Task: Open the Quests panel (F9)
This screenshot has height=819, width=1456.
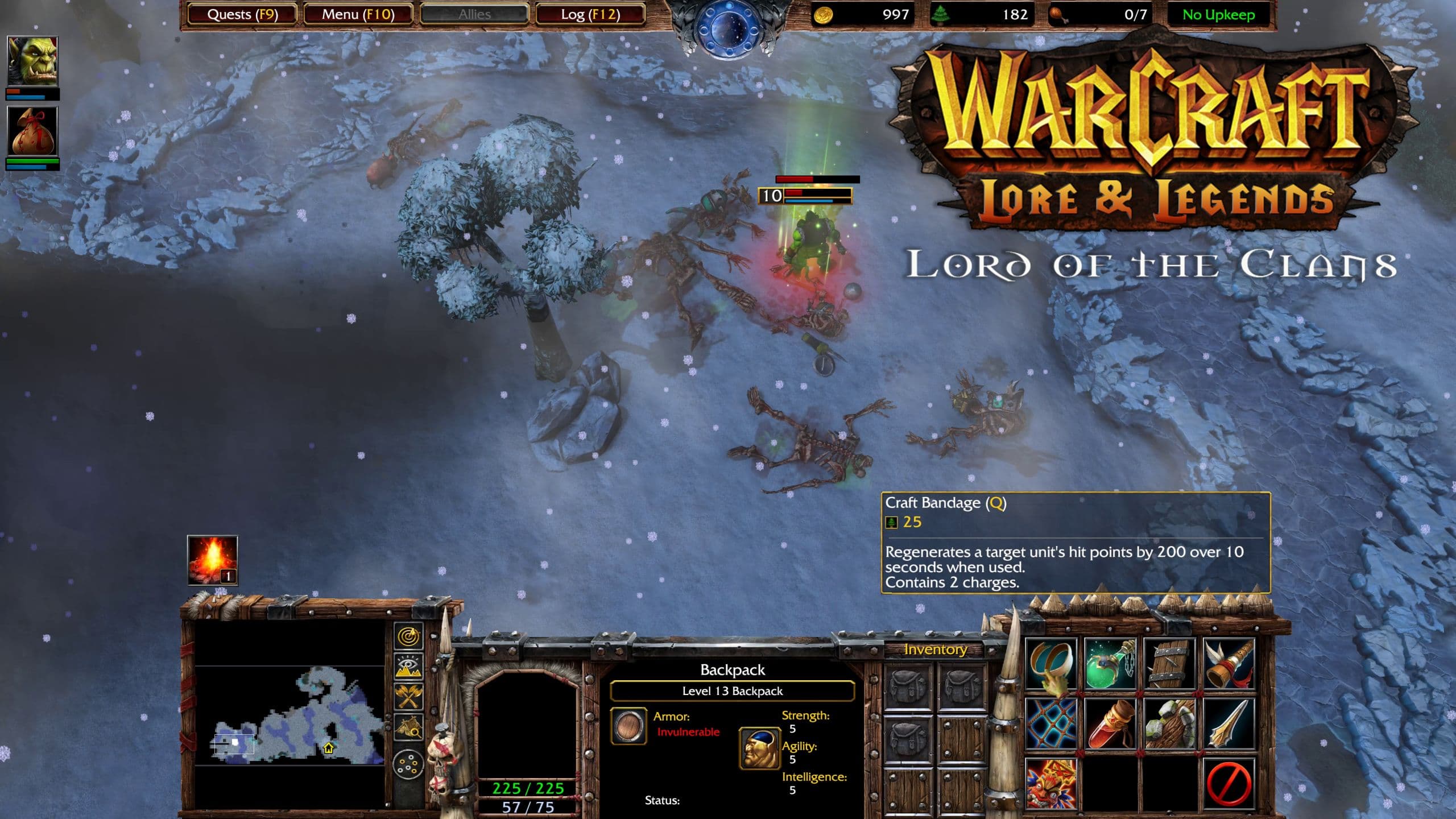Action: point(241,15)
